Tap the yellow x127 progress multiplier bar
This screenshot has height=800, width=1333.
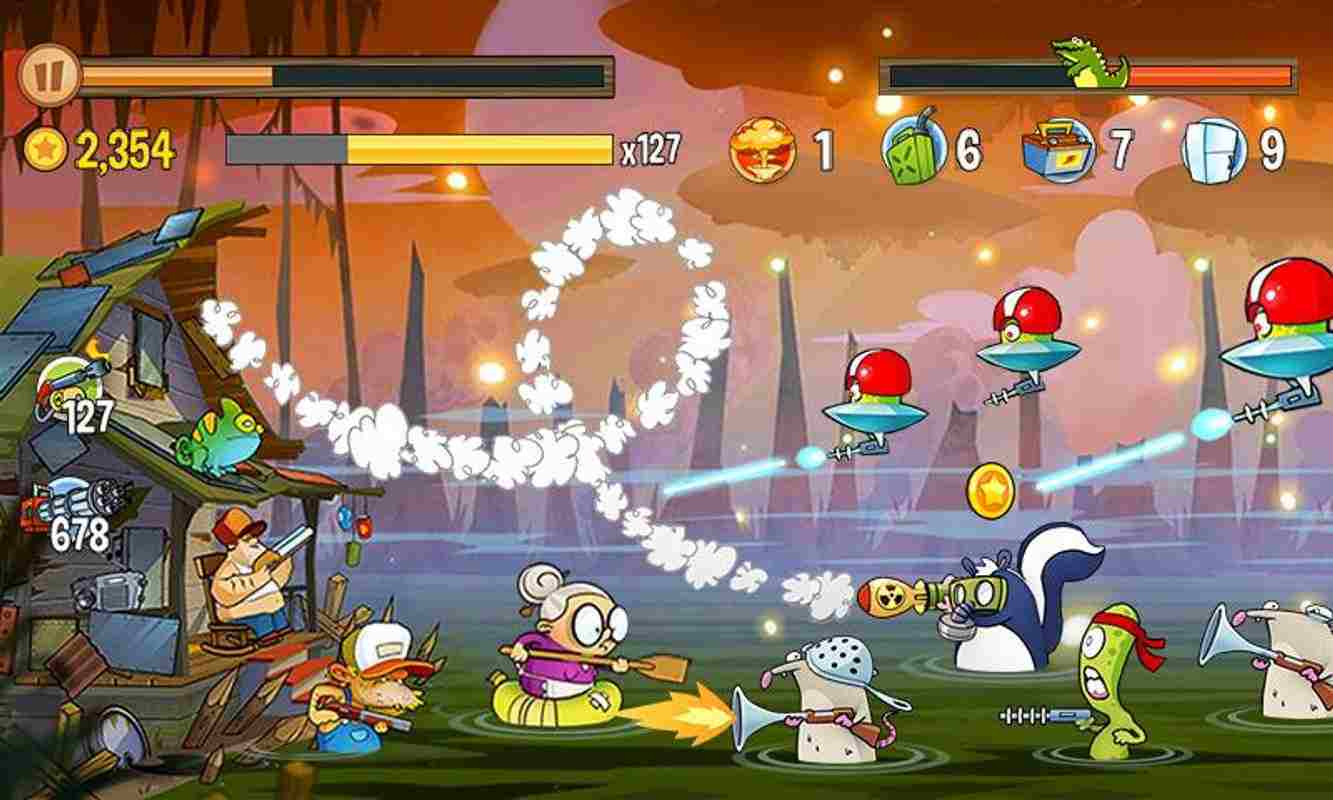tap(420, 146)
